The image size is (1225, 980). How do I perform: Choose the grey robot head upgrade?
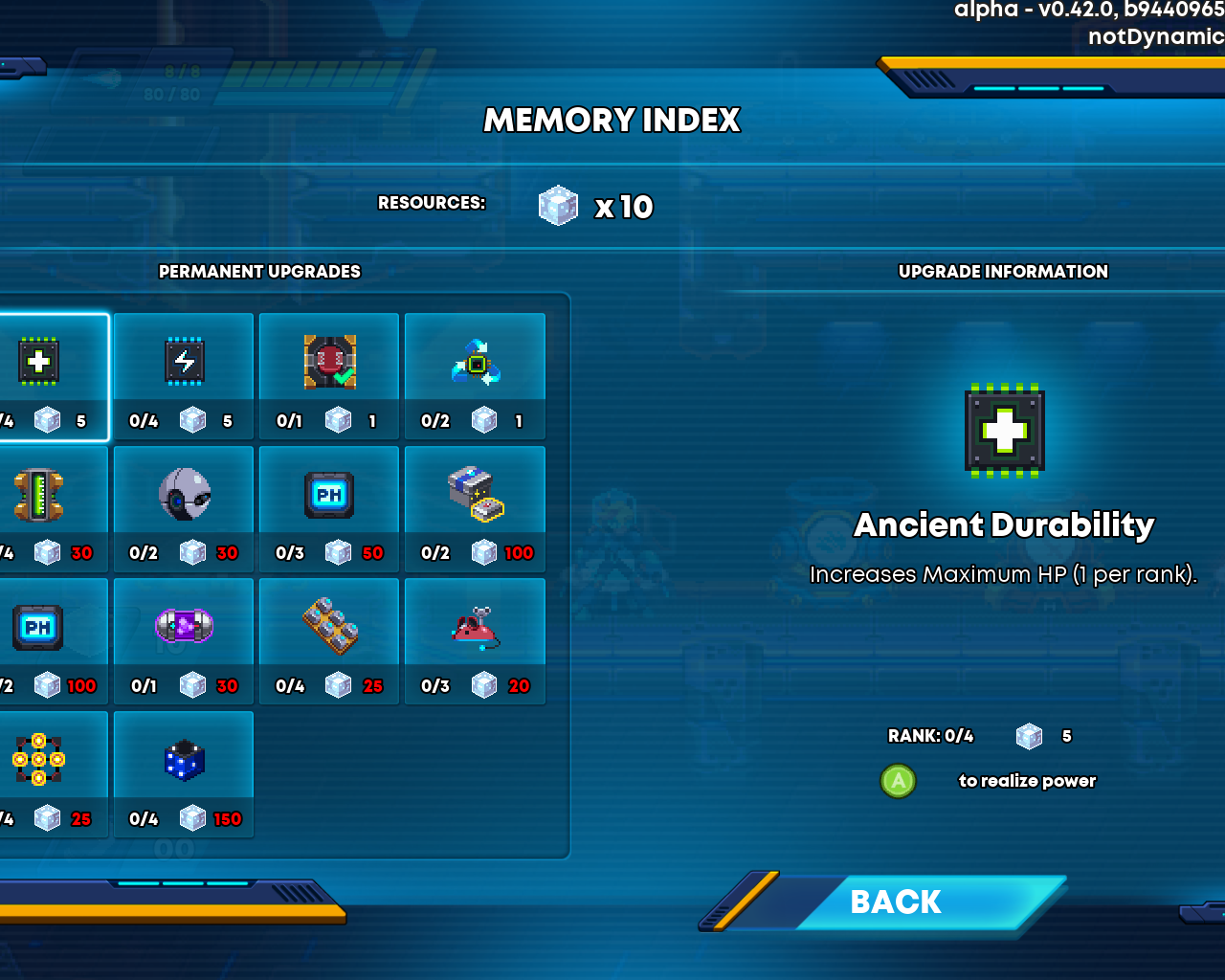coord(184,508)
